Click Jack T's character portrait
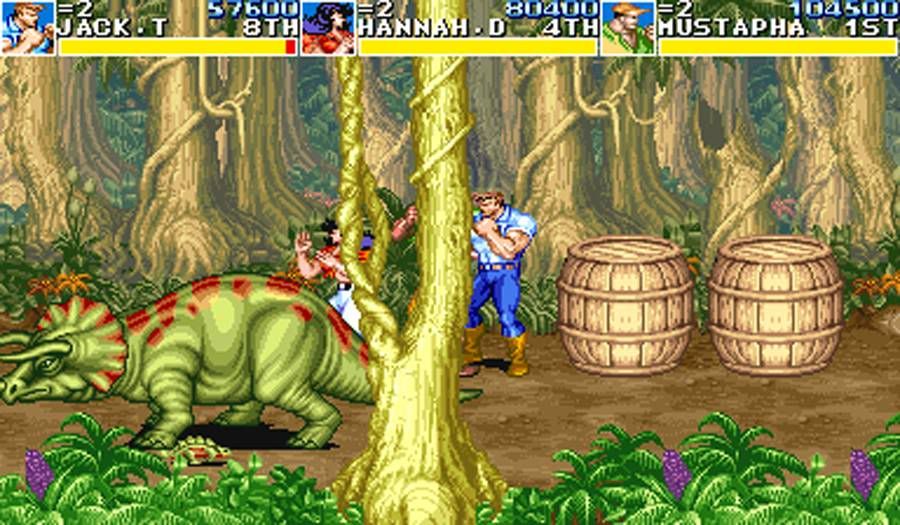The height and width of the screenshot is (525, 900). [x=27, y=27]
